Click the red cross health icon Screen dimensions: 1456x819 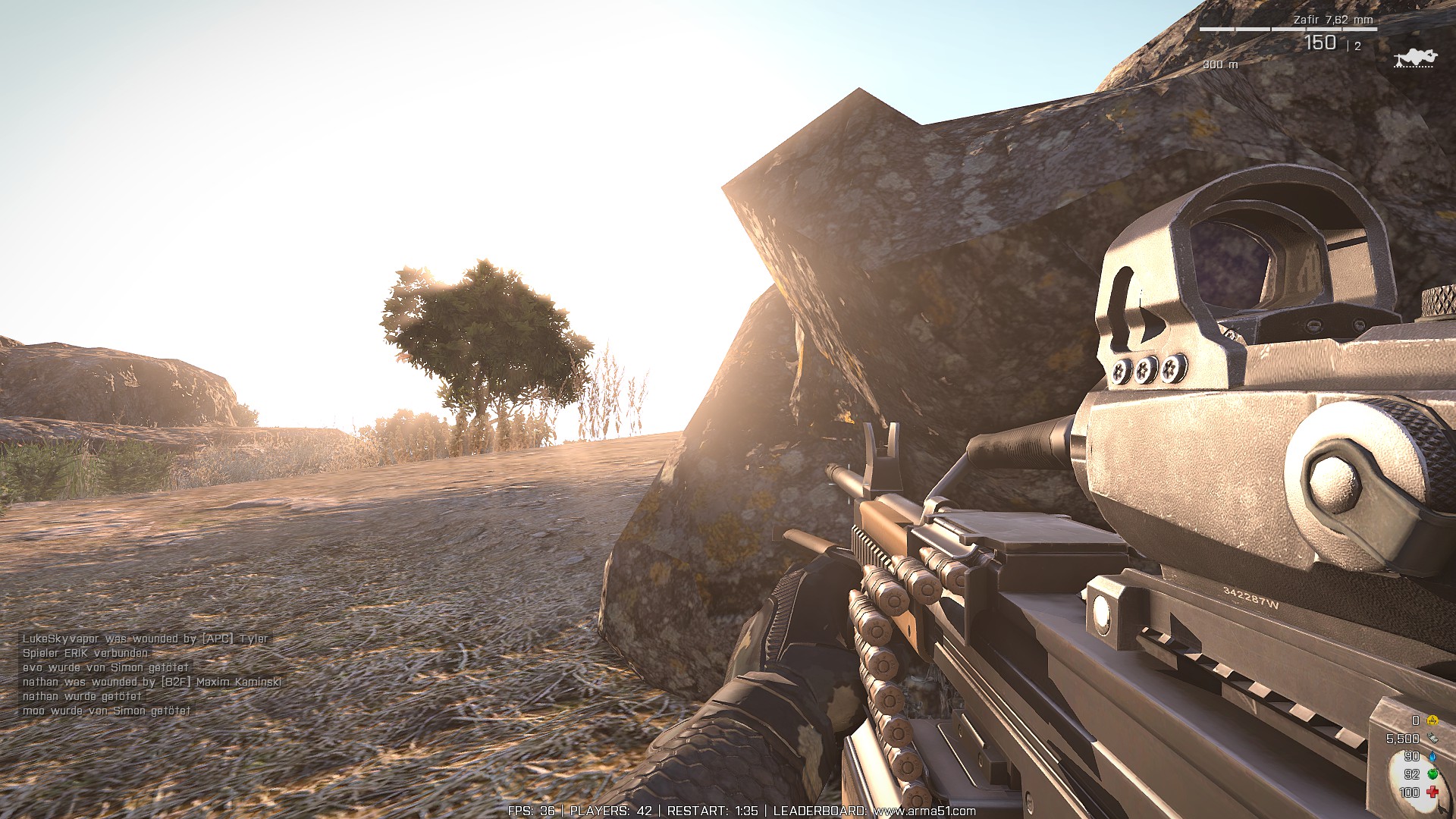point(1432,792)
